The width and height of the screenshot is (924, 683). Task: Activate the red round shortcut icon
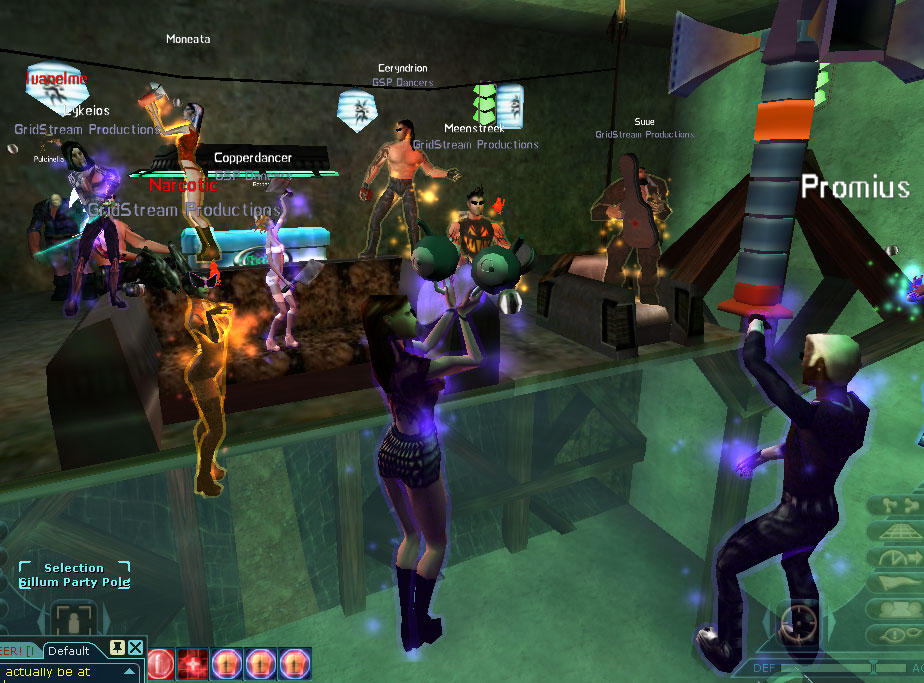click(160, 662)
